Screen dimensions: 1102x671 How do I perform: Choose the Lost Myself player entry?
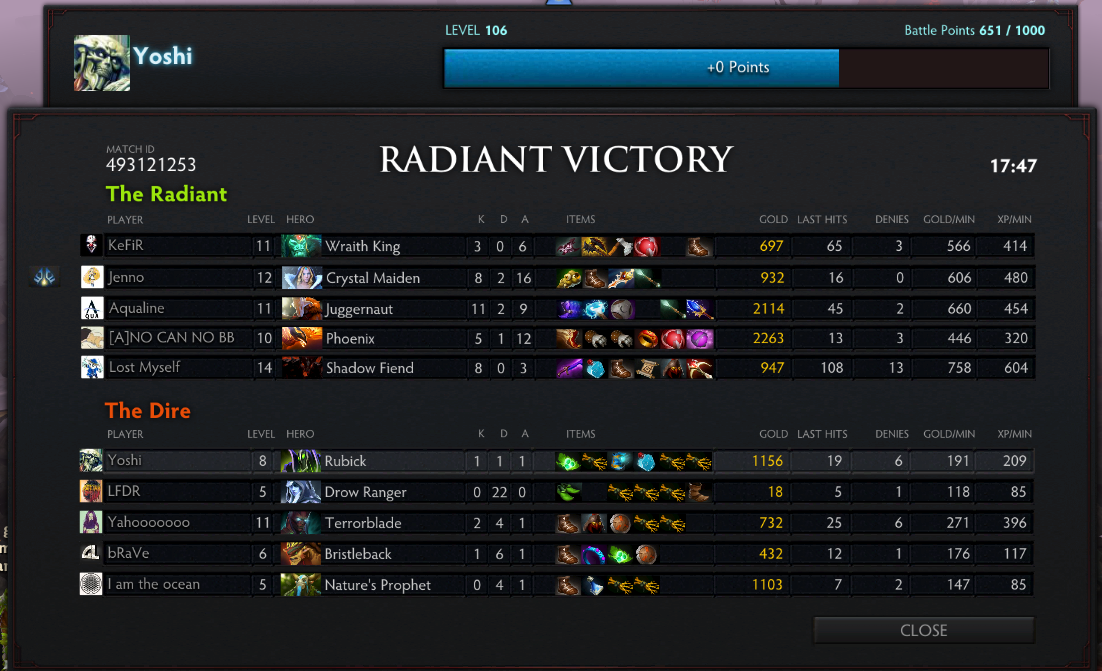coord(144,367)
